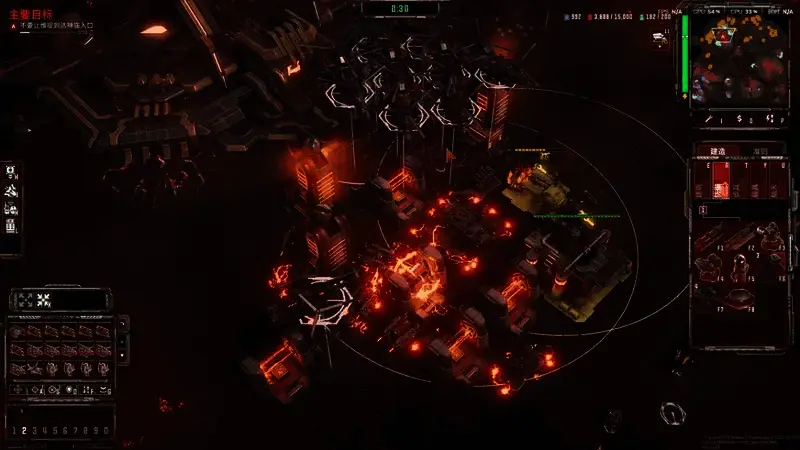The height and width of the screenshot is (450, 800).
Task: Select control group 1
Action: point(12,430)
